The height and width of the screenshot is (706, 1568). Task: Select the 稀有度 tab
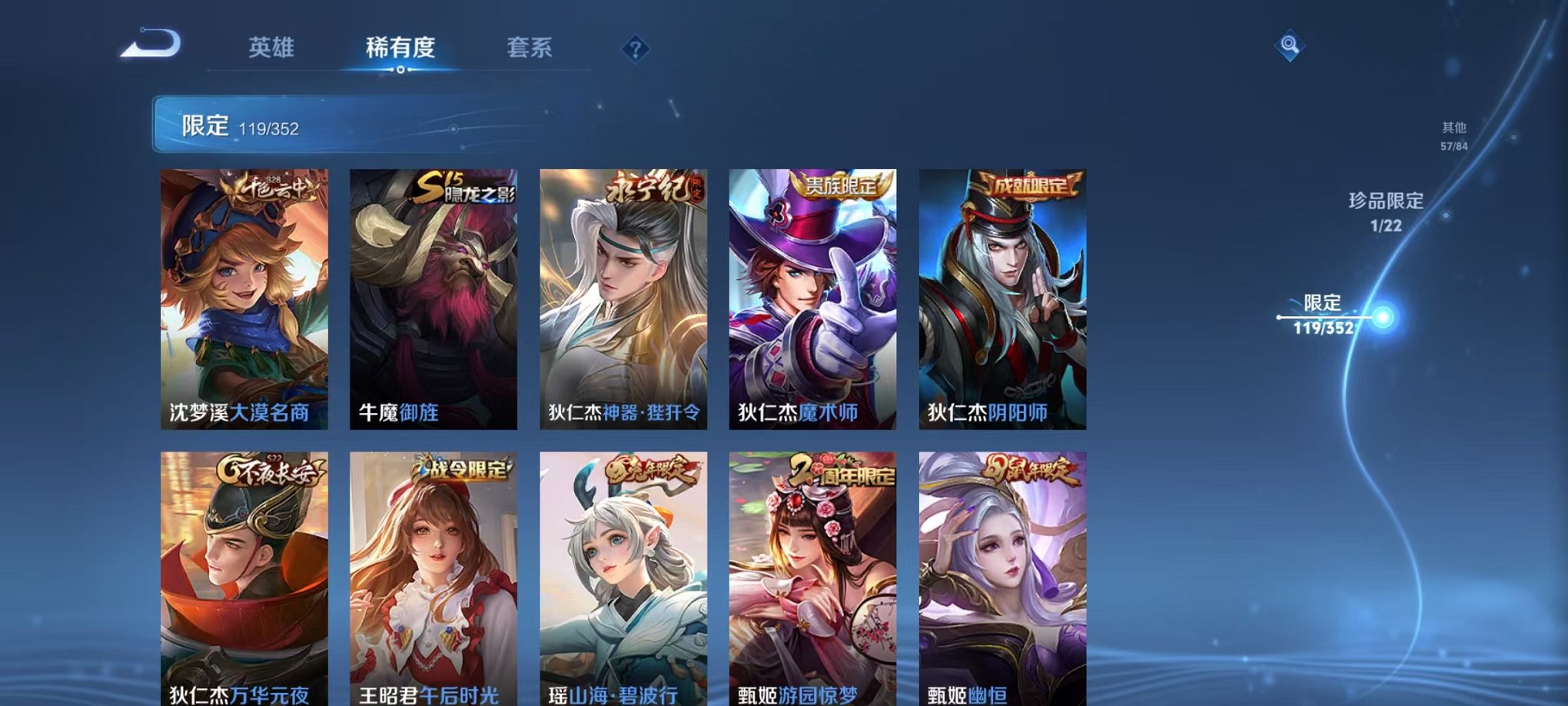coord(400,48)
